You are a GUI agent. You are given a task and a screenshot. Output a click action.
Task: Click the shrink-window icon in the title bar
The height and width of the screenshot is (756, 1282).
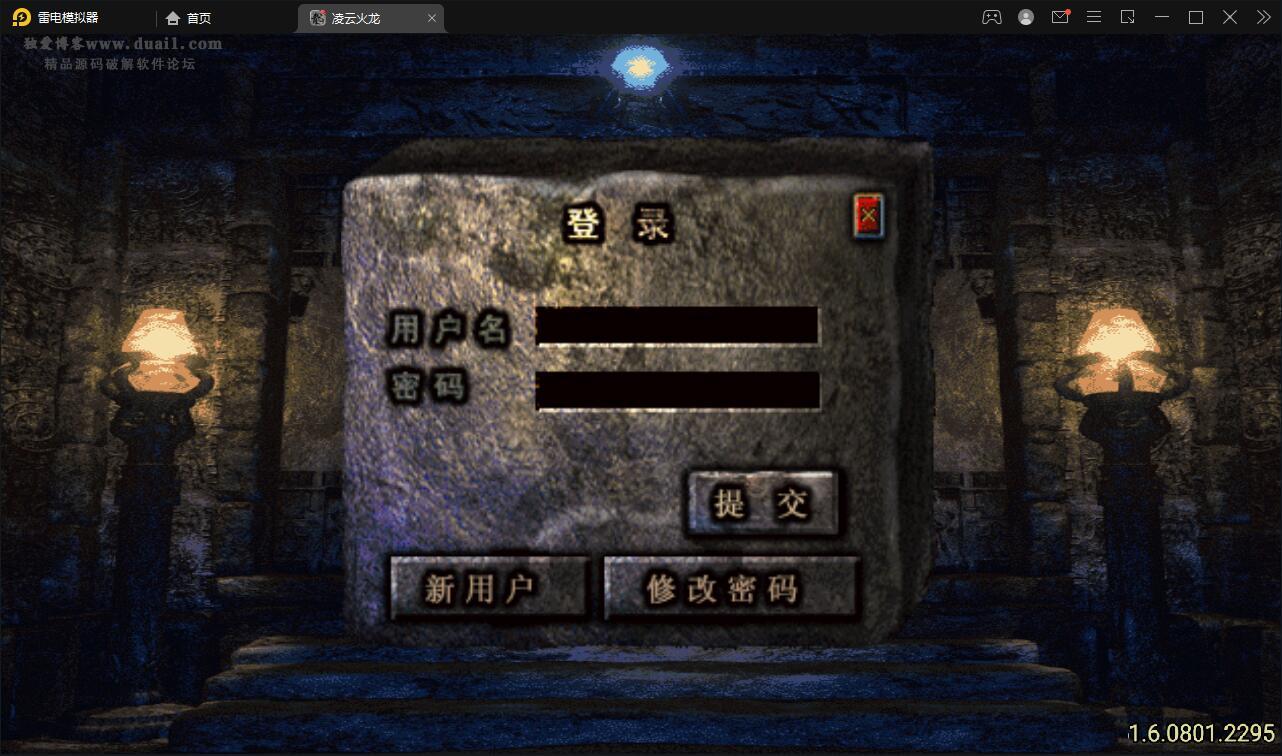1128,17
